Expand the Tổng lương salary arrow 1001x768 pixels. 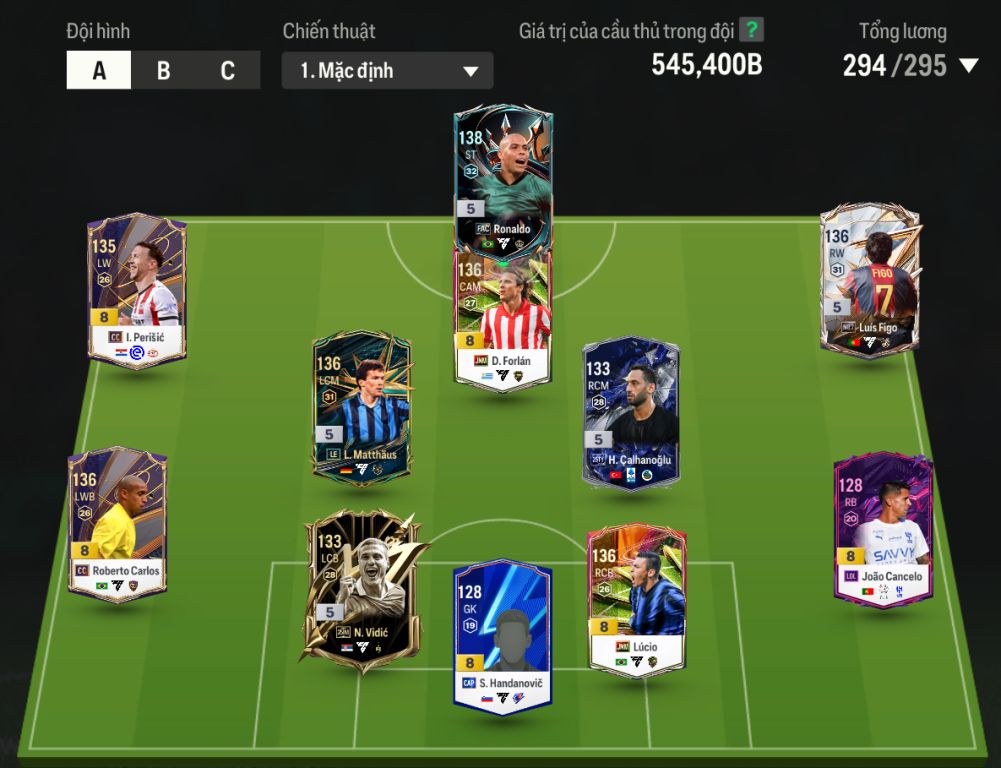point(968,66)
